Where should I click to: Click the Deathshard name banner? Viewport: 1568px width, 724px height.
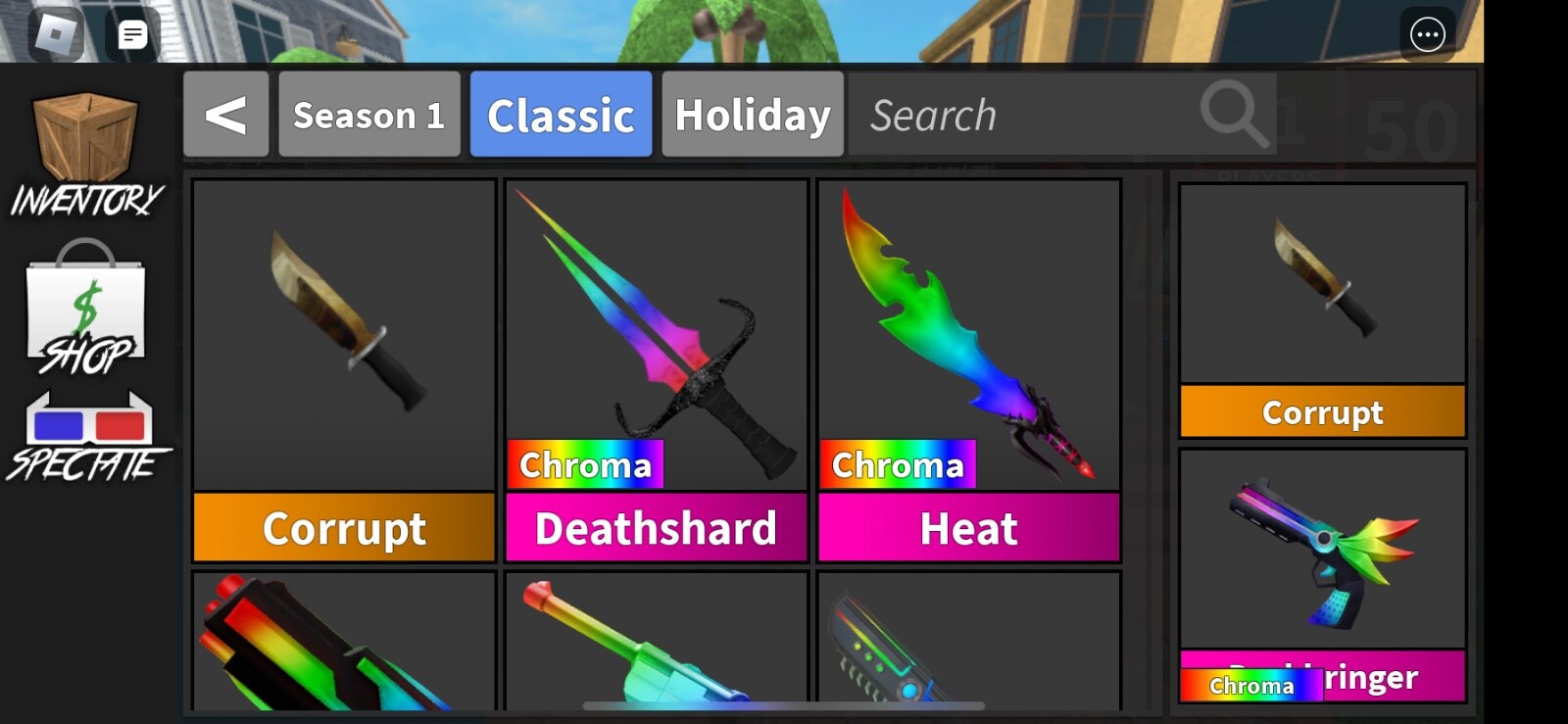coord(655,528)
